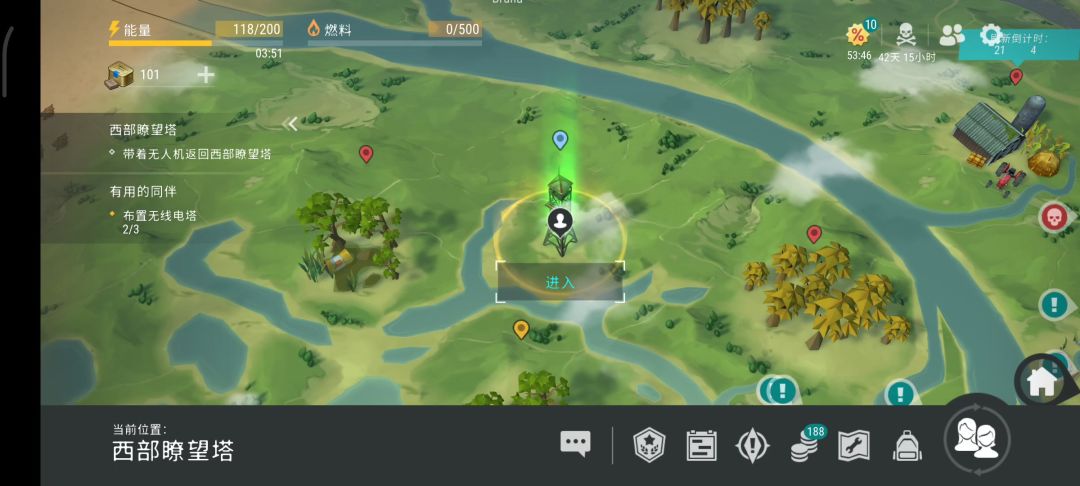Open the compass events icon
The height and width of the screenshot is (486, 1080).
[752, 444]
